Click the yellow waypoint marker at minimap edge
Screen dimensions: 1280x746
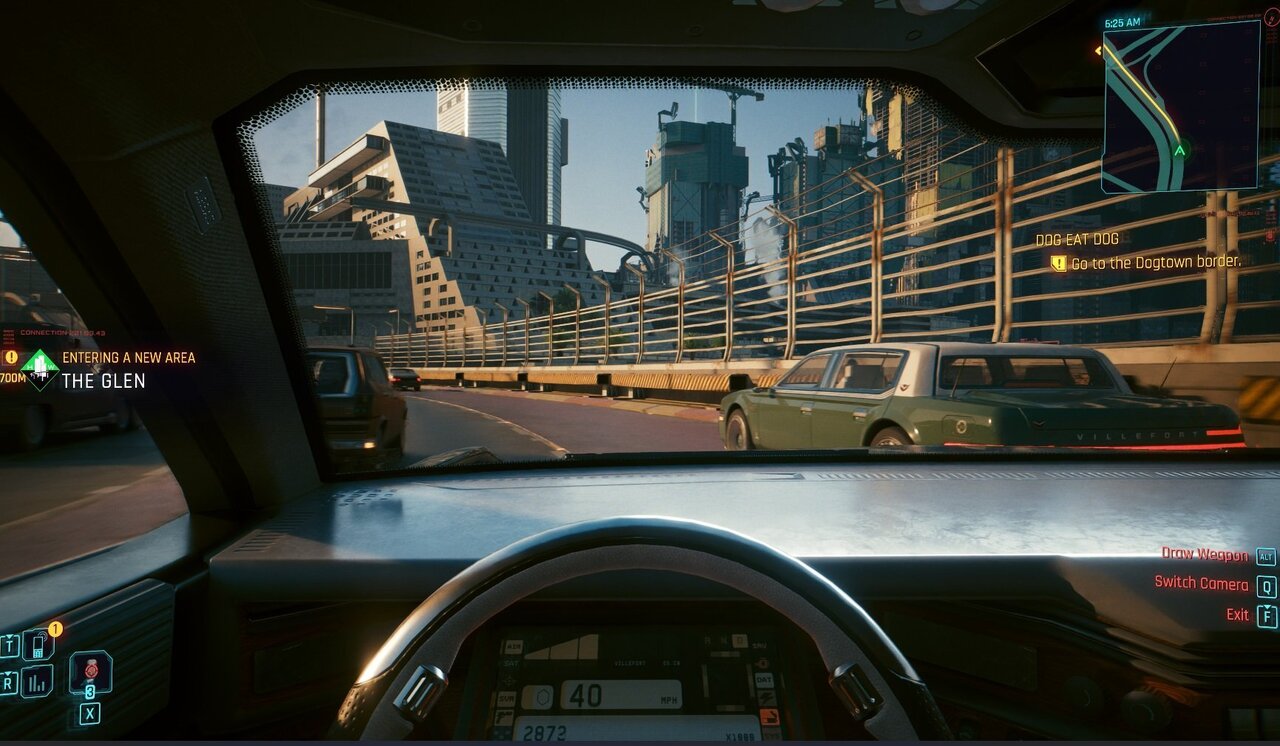(1100, 48)
